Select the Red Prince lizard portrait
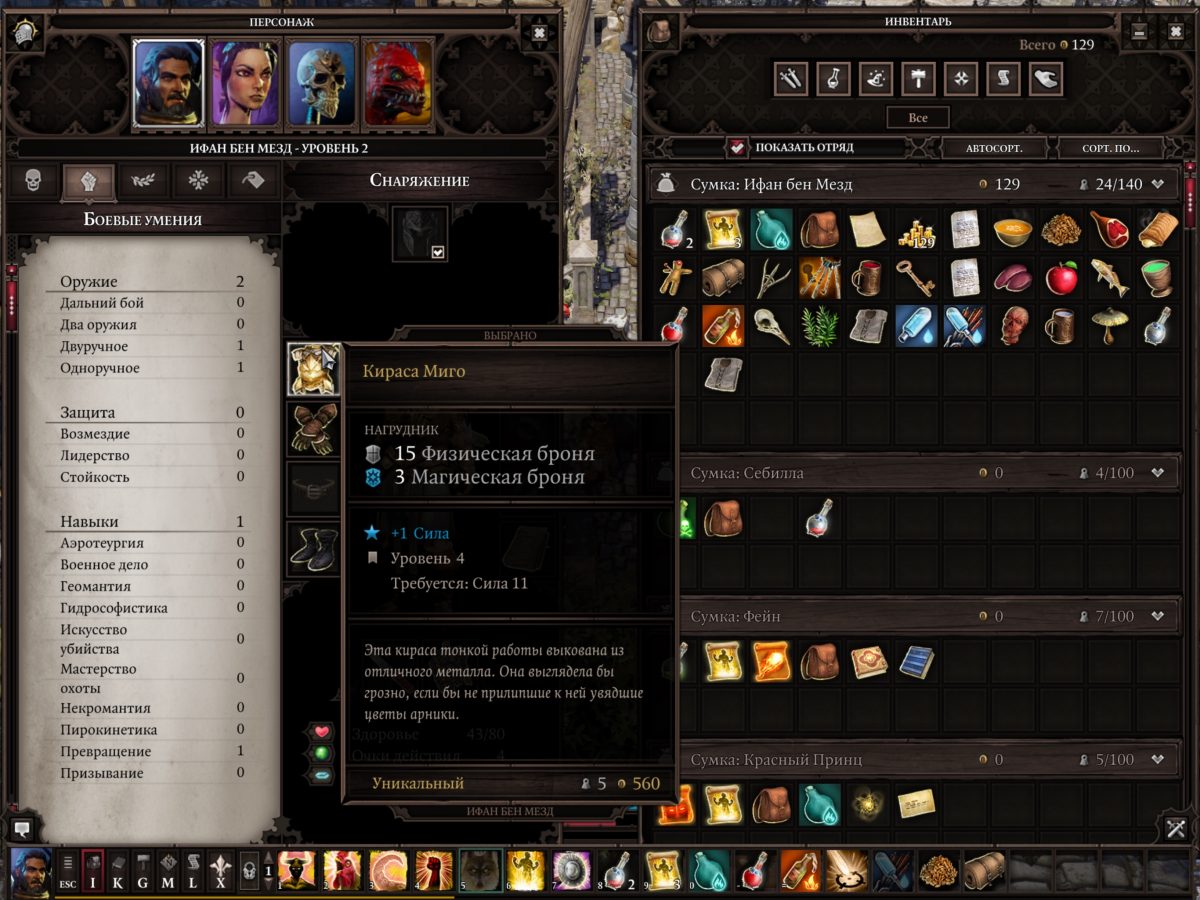The width and height of the screenshot is (1200, 900). point(398,82)
